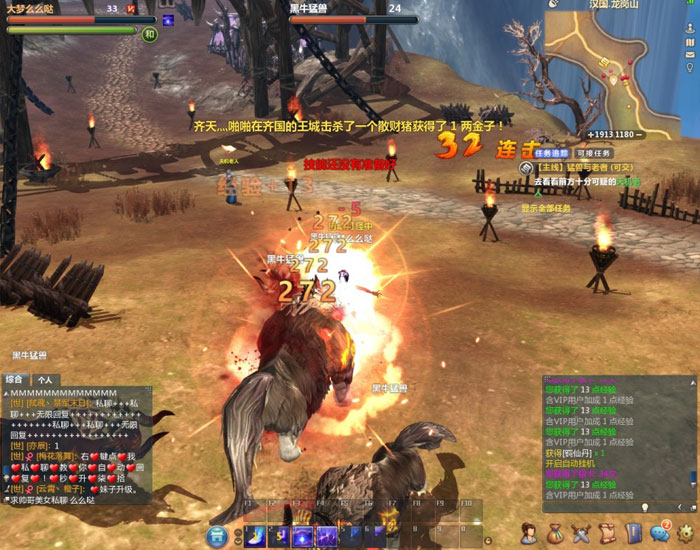Open the bag inventory pouch icon

click(x=555, y=533)
